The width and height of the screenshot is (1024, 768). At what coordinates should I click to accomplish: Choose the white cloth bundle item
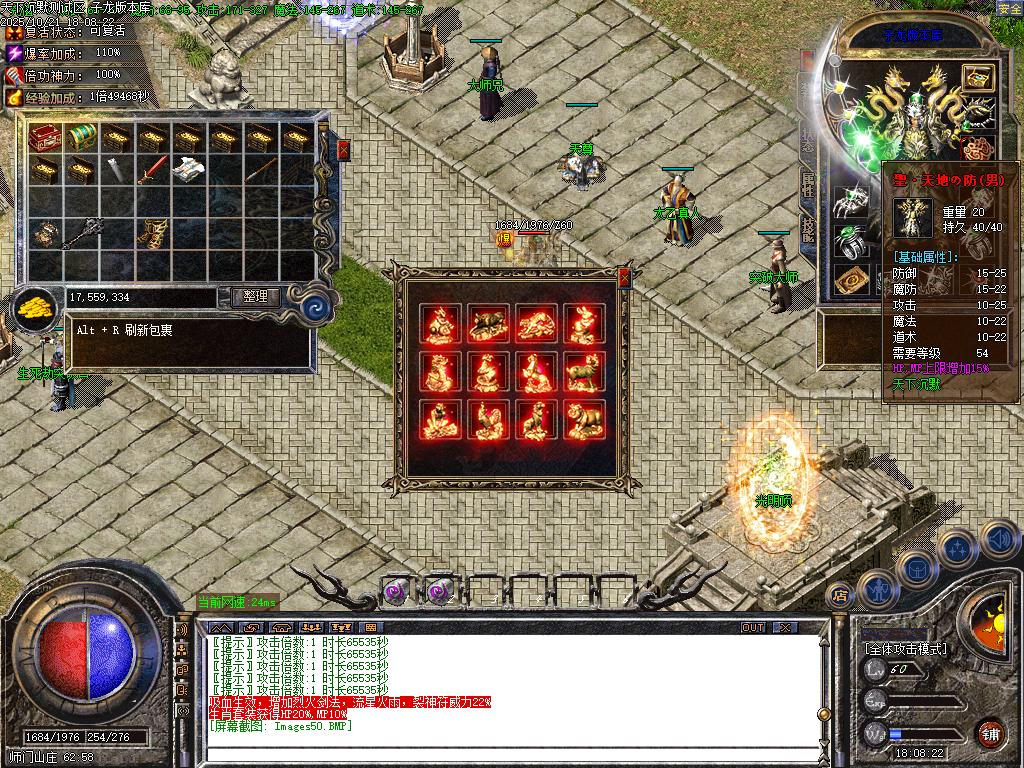click(x=188, y=170)
